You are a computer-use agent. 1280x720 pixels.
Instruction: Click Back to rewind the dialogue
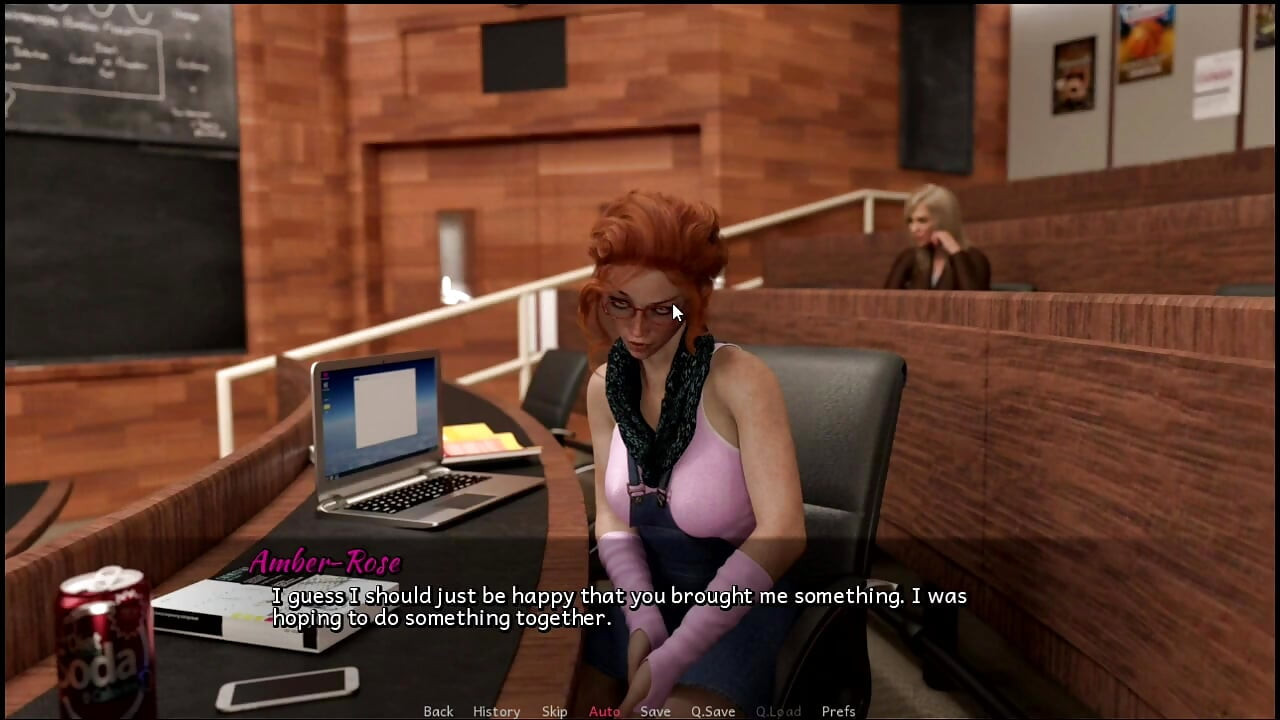coord(438,711)
